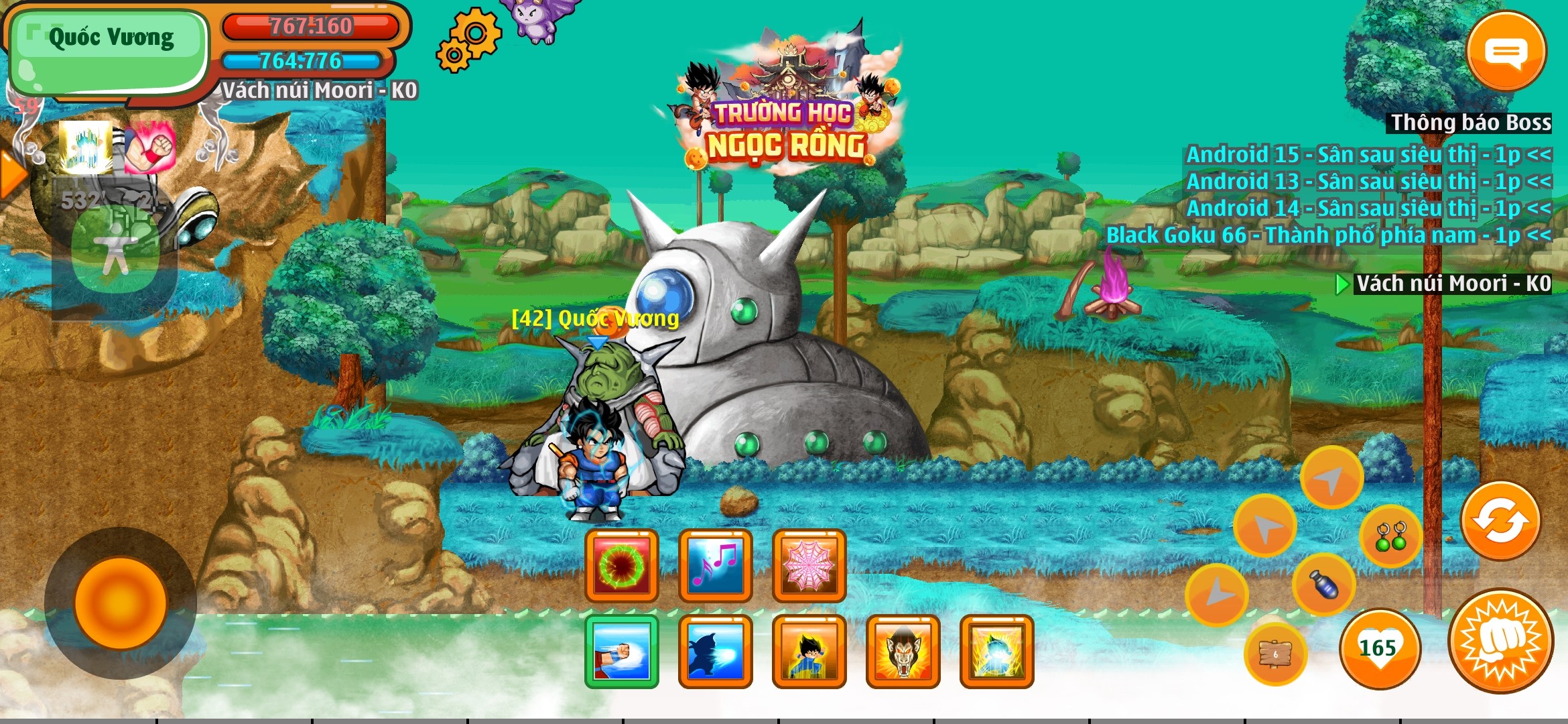The height and width of the screenshot is (724, 1568).
Task: Select the dash punch skill
Action: (x=621, y=652)
